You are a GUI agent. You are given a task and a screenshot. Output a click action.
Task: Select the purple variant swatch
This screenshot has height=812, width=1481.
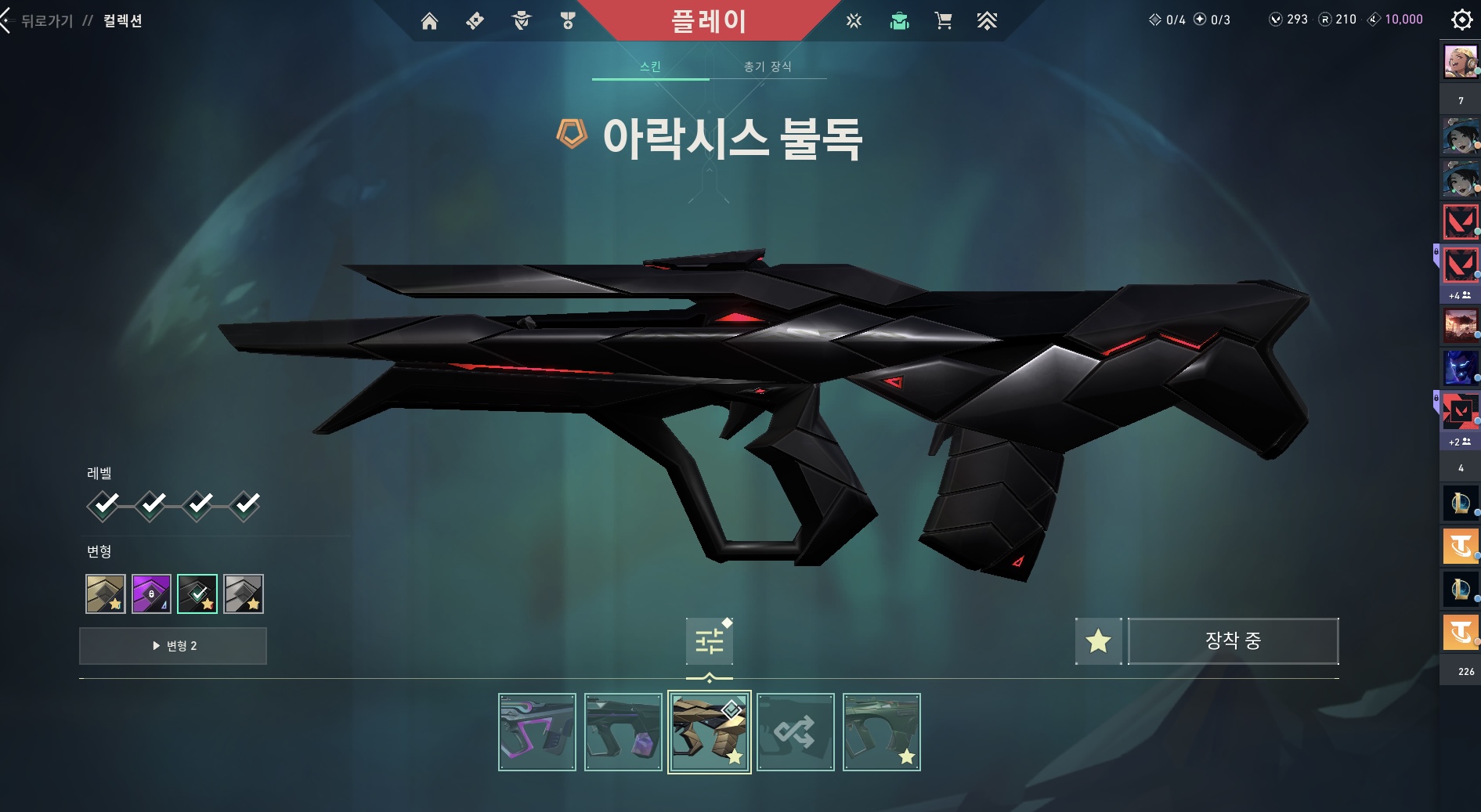151,594
